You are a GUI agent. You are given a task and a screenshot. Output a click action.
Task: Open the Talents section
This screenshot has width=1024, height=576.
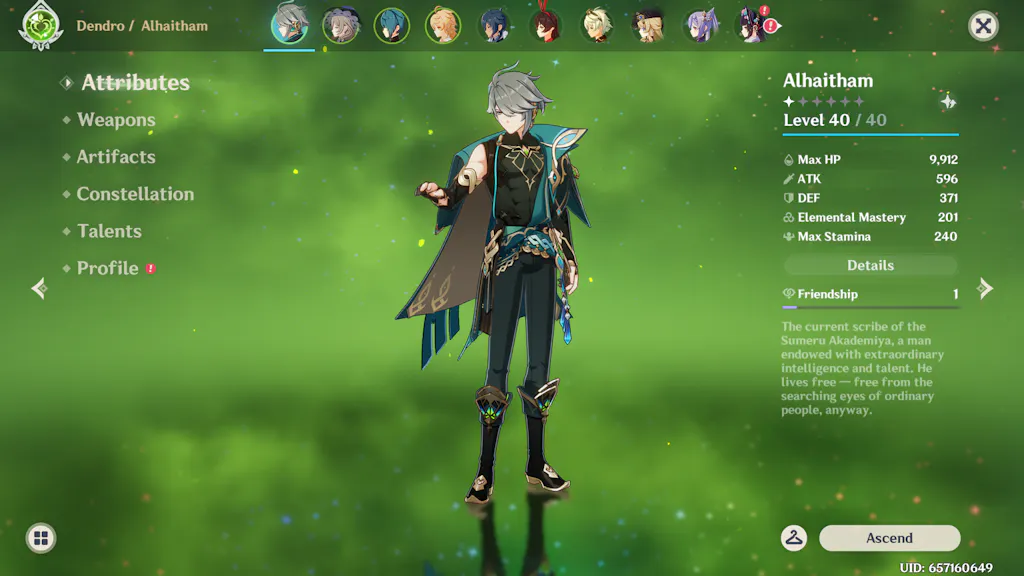(x=109, y=231)
